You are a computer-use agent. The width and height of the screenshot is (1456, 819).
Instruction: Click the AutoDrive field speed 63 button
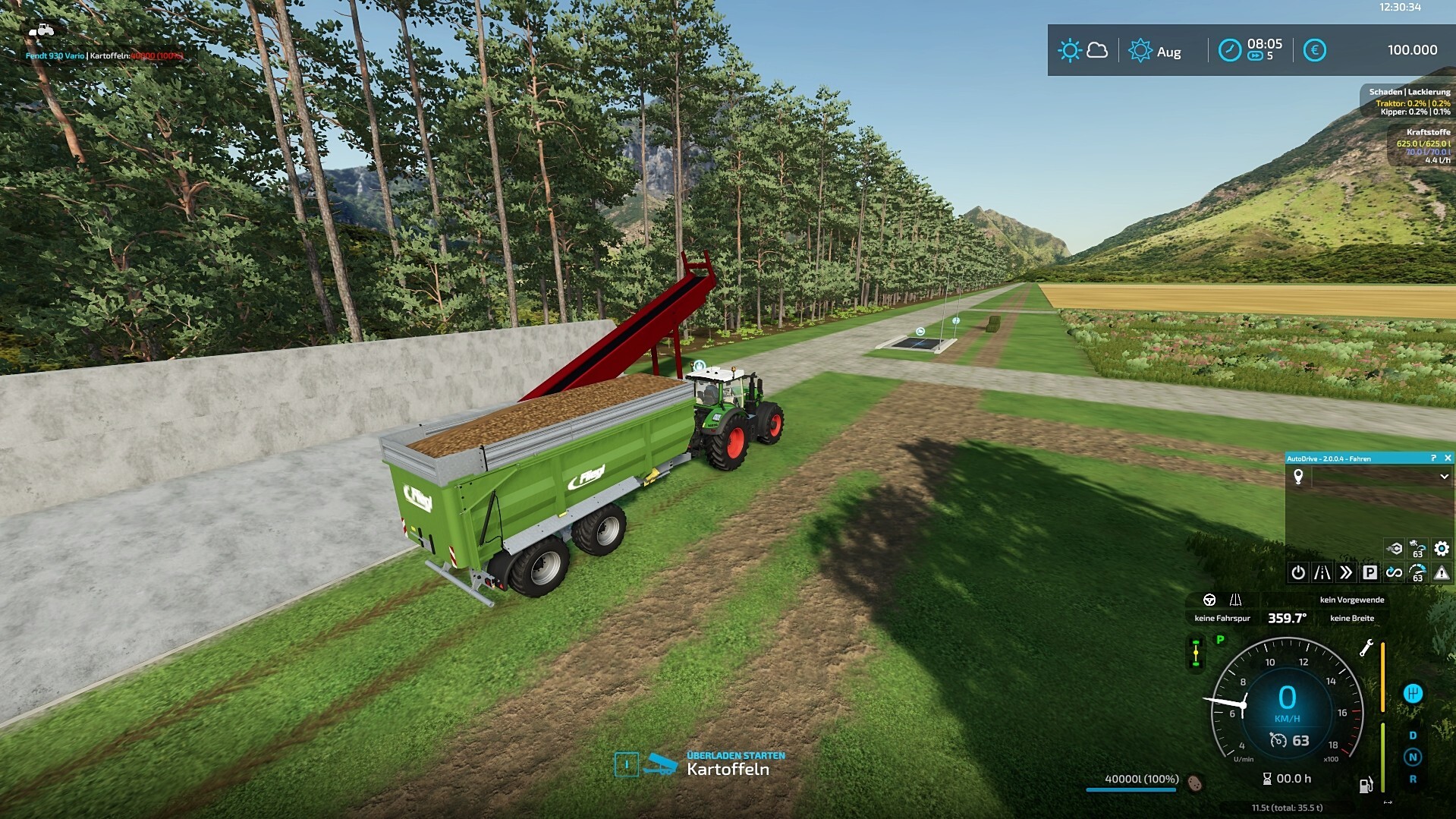(1417, 548)
